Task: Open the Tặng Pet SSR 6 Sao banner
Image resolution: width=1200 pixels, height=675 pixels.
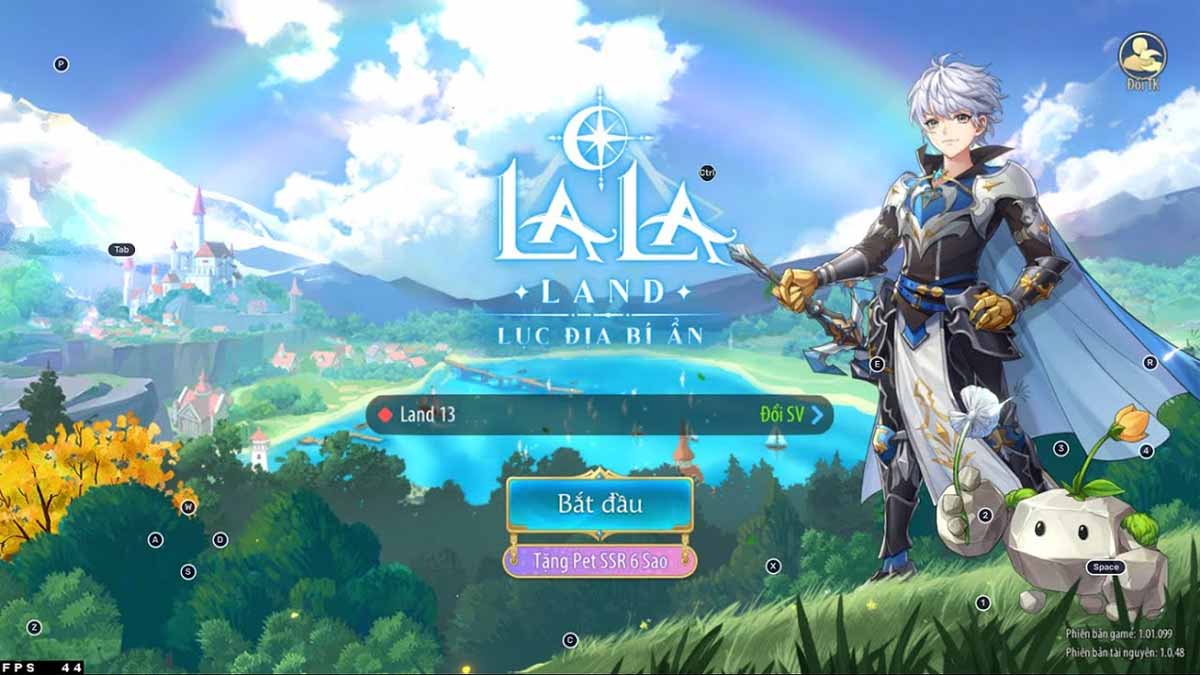Action: 599,562
